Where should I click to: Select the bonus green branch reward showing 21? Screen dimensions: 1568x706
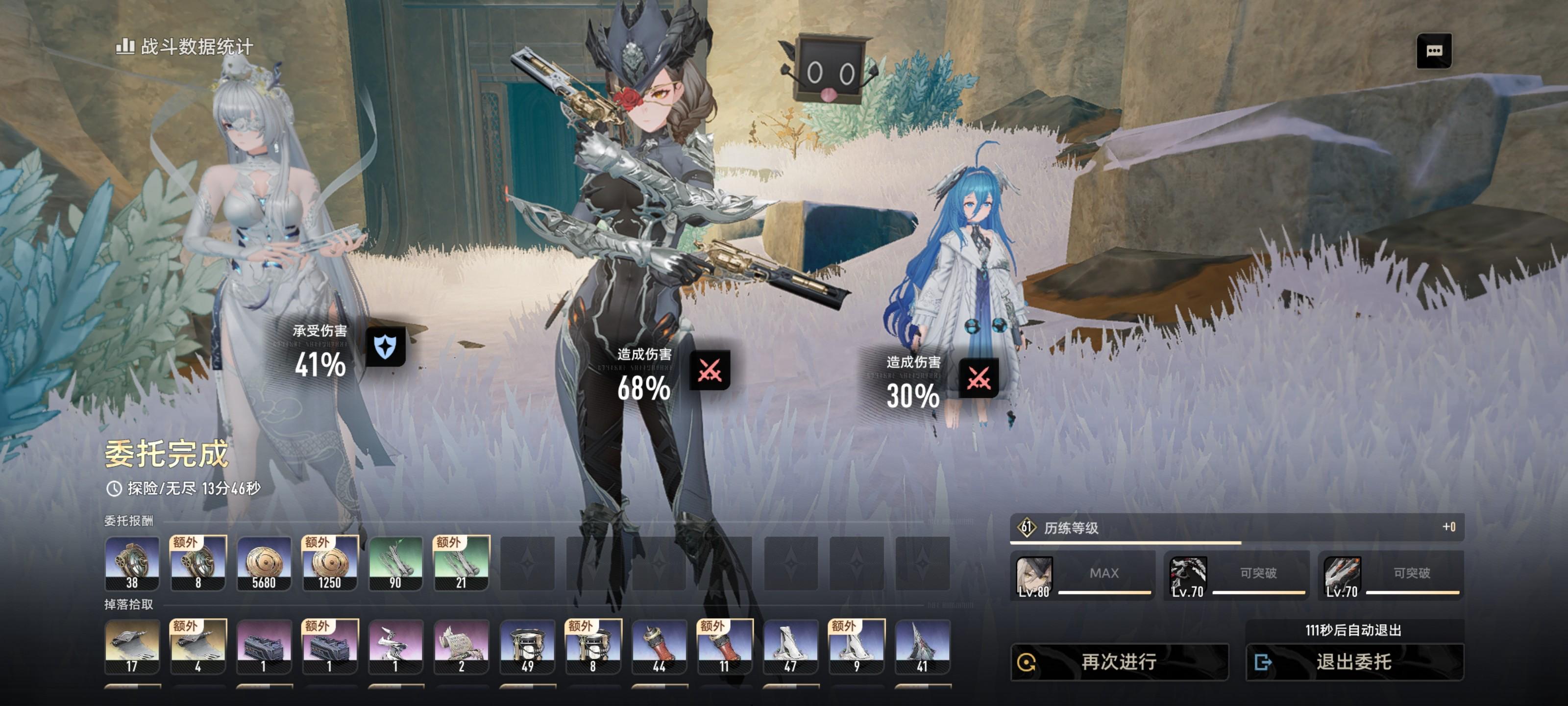pos(461,563)
